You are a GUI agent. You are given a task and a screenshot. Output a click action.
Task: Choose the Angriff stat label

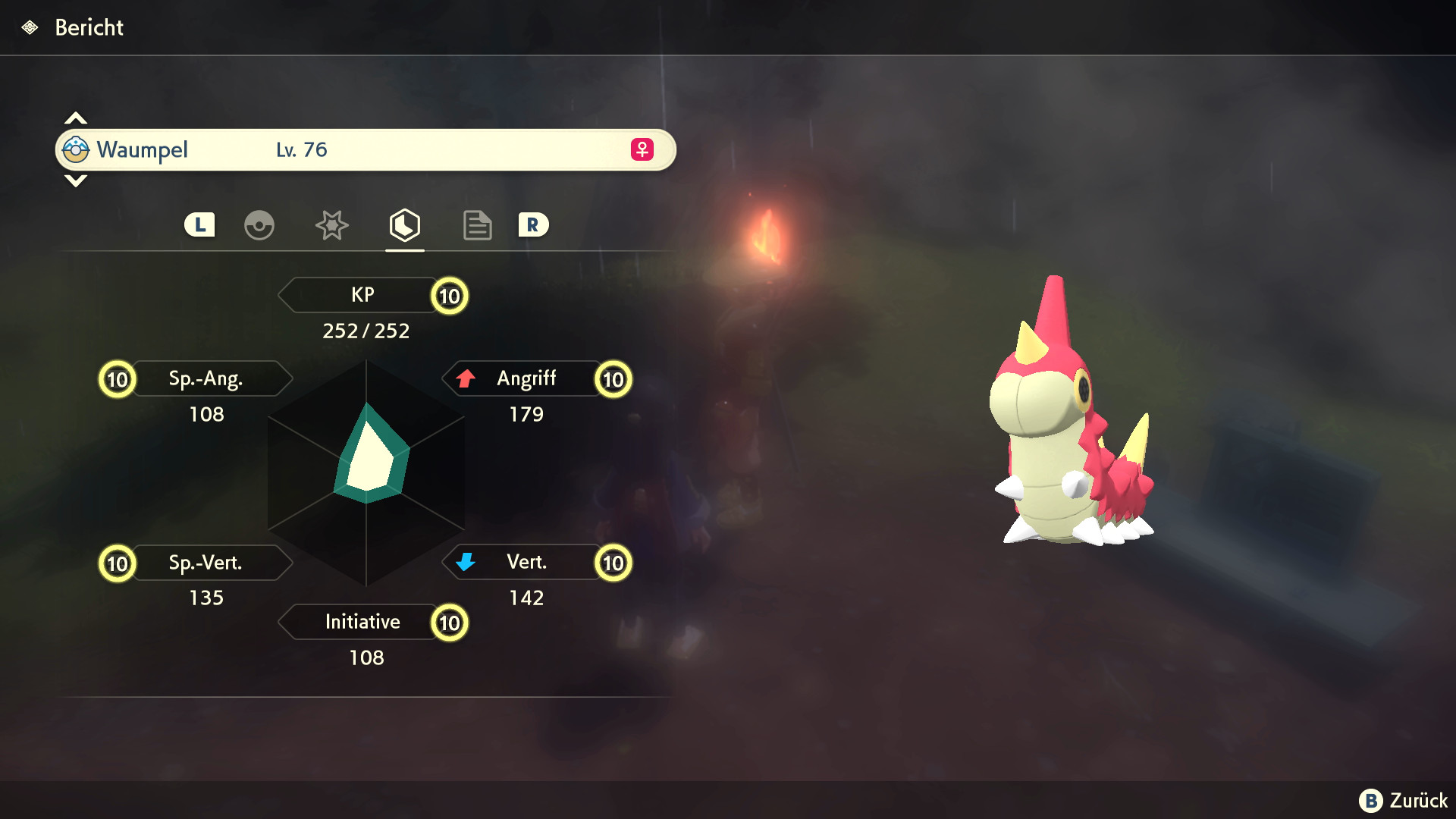(x=526, y=378)
